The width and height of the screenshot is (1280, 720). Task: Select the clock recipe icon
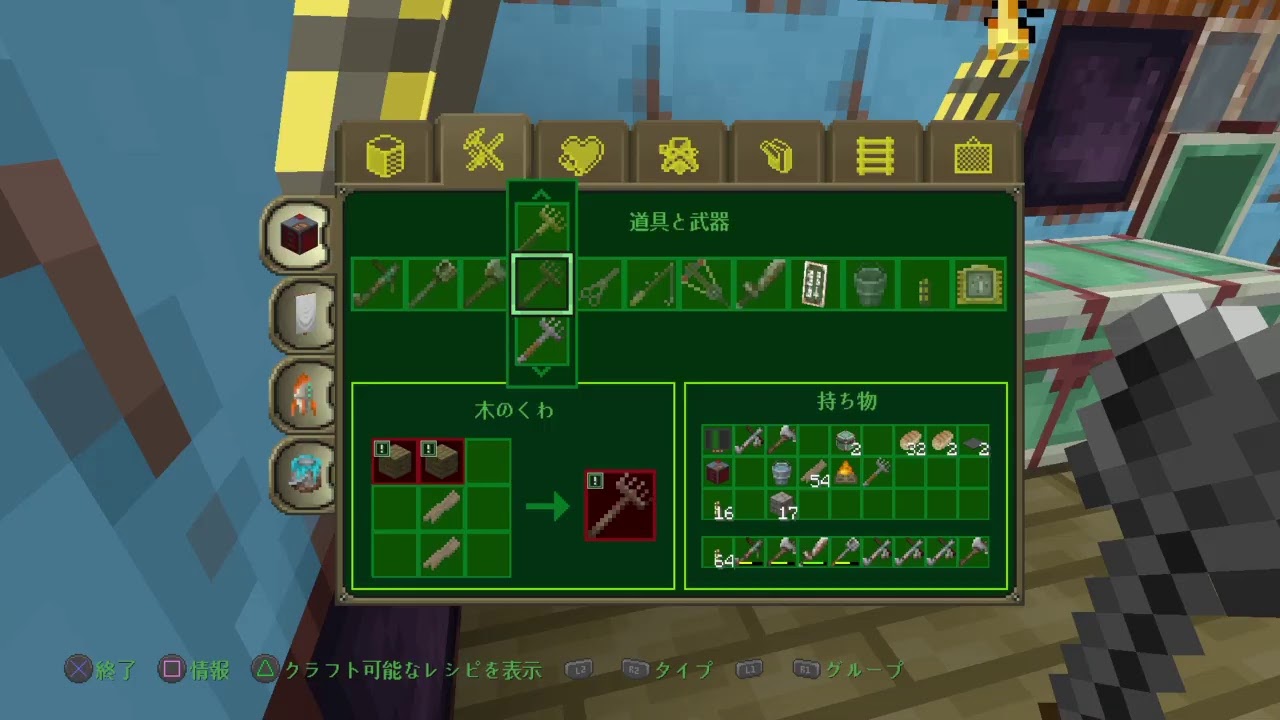click(x=977, y=284)
